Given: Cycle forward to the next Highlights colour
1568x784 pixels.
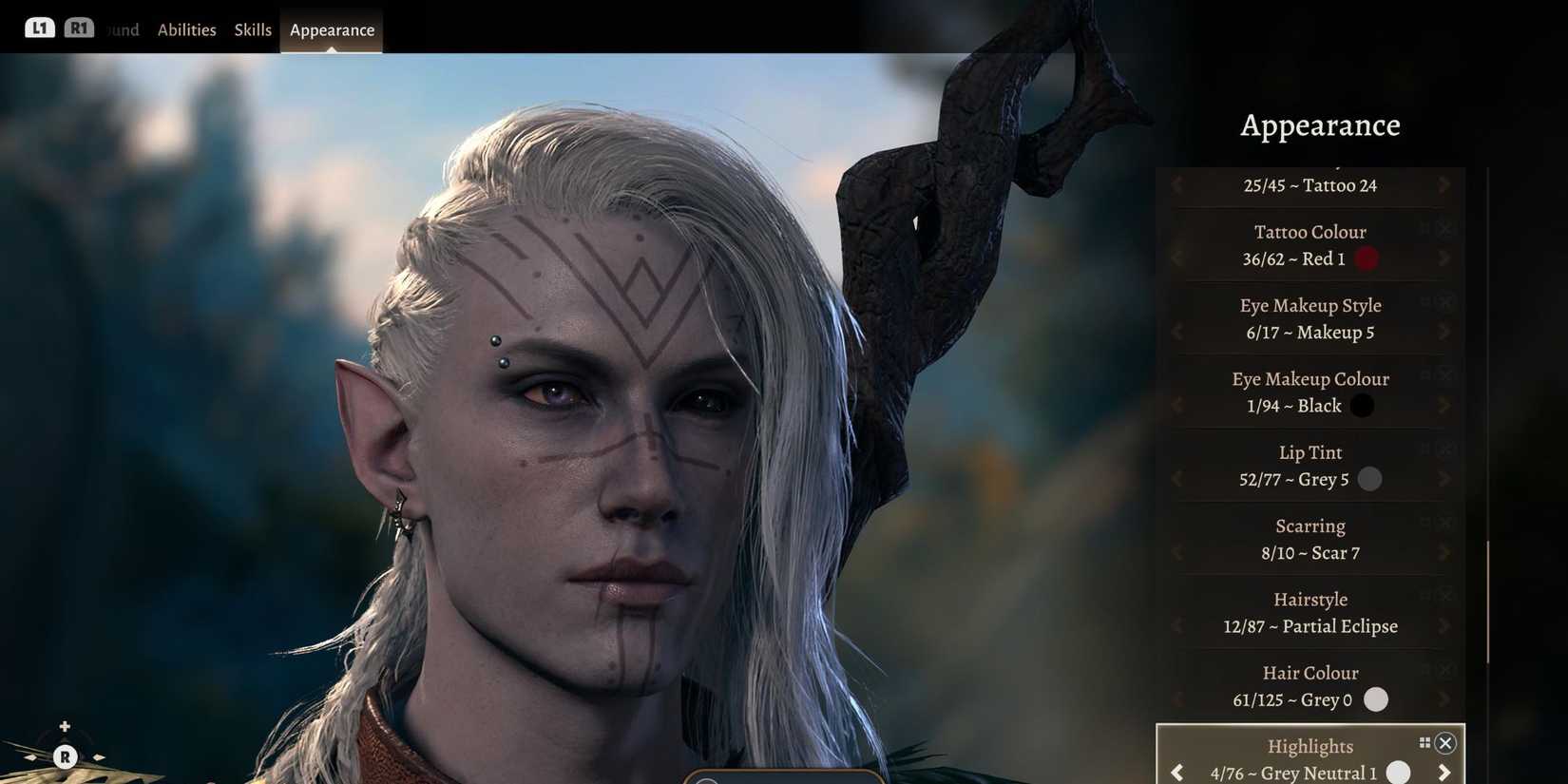Looking at the screenshot, I should click(1445, 772).
